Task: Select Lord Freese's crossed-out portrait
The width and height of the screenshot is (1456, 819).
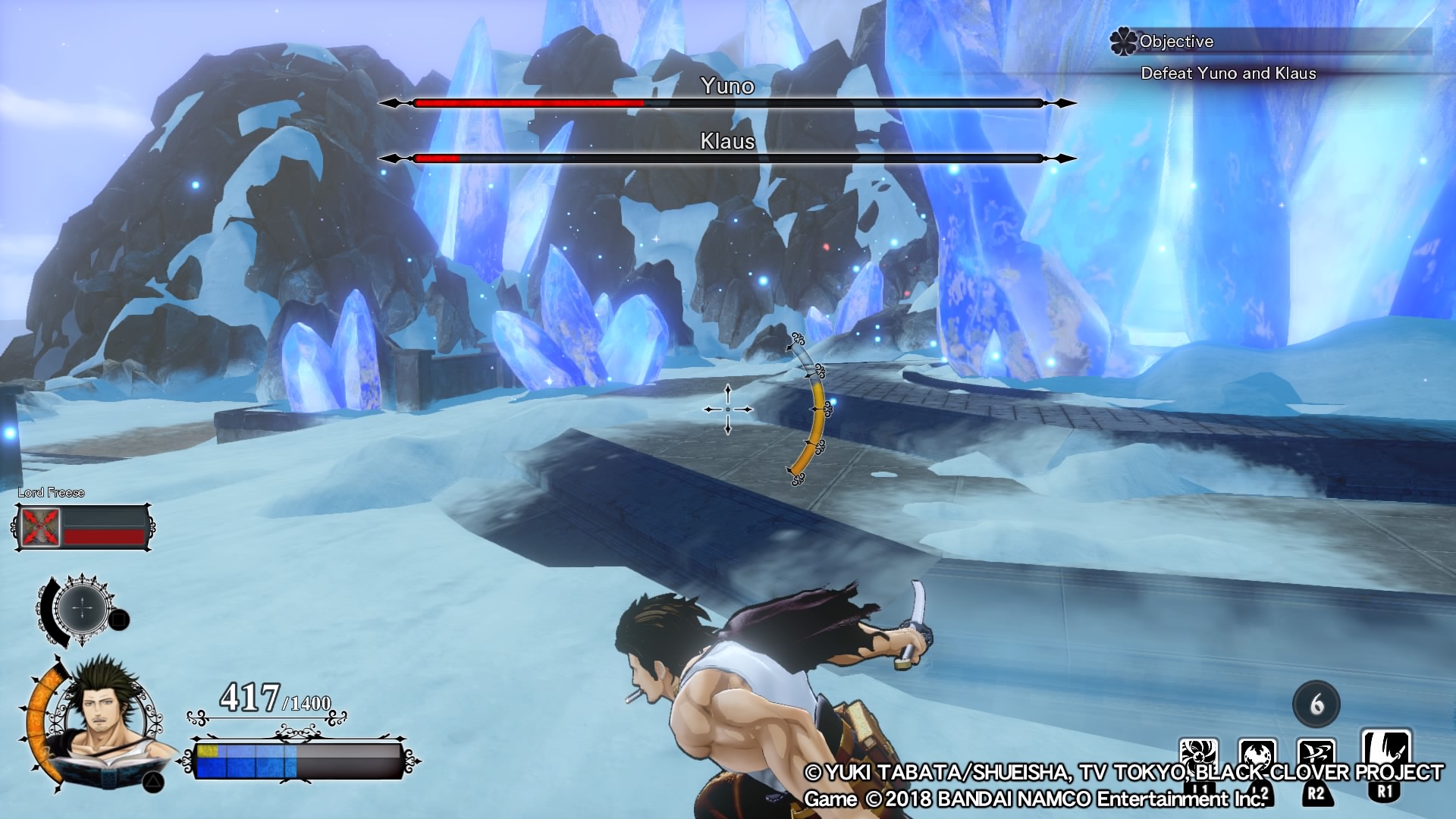Action: 41,527
